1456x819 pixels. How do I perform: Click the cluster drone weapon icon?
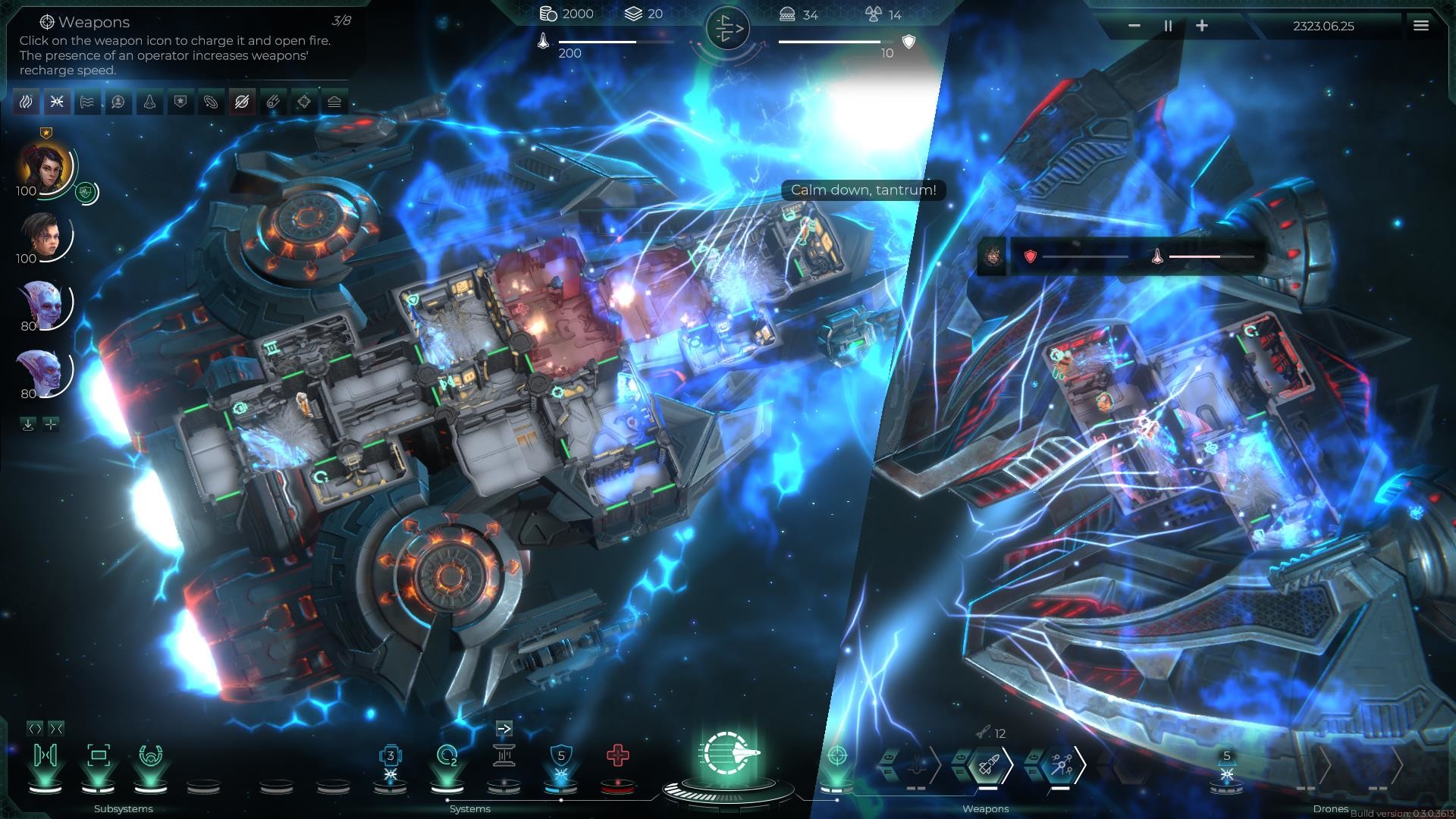tap(1061, 764)
